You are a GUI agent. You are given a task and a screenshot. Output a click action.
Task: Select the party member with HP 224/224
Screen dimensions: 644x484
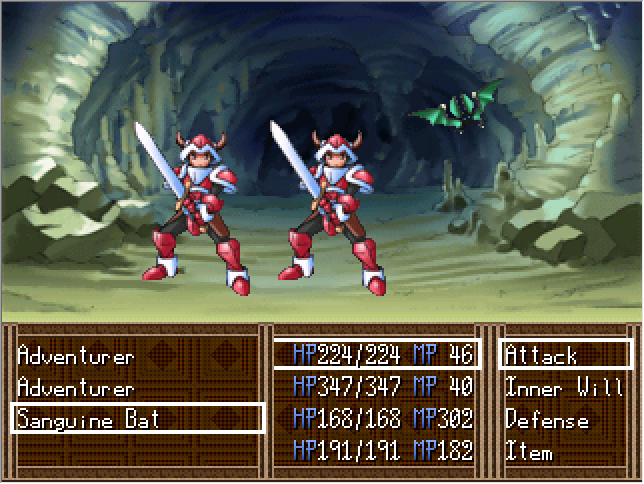(377, 355)
